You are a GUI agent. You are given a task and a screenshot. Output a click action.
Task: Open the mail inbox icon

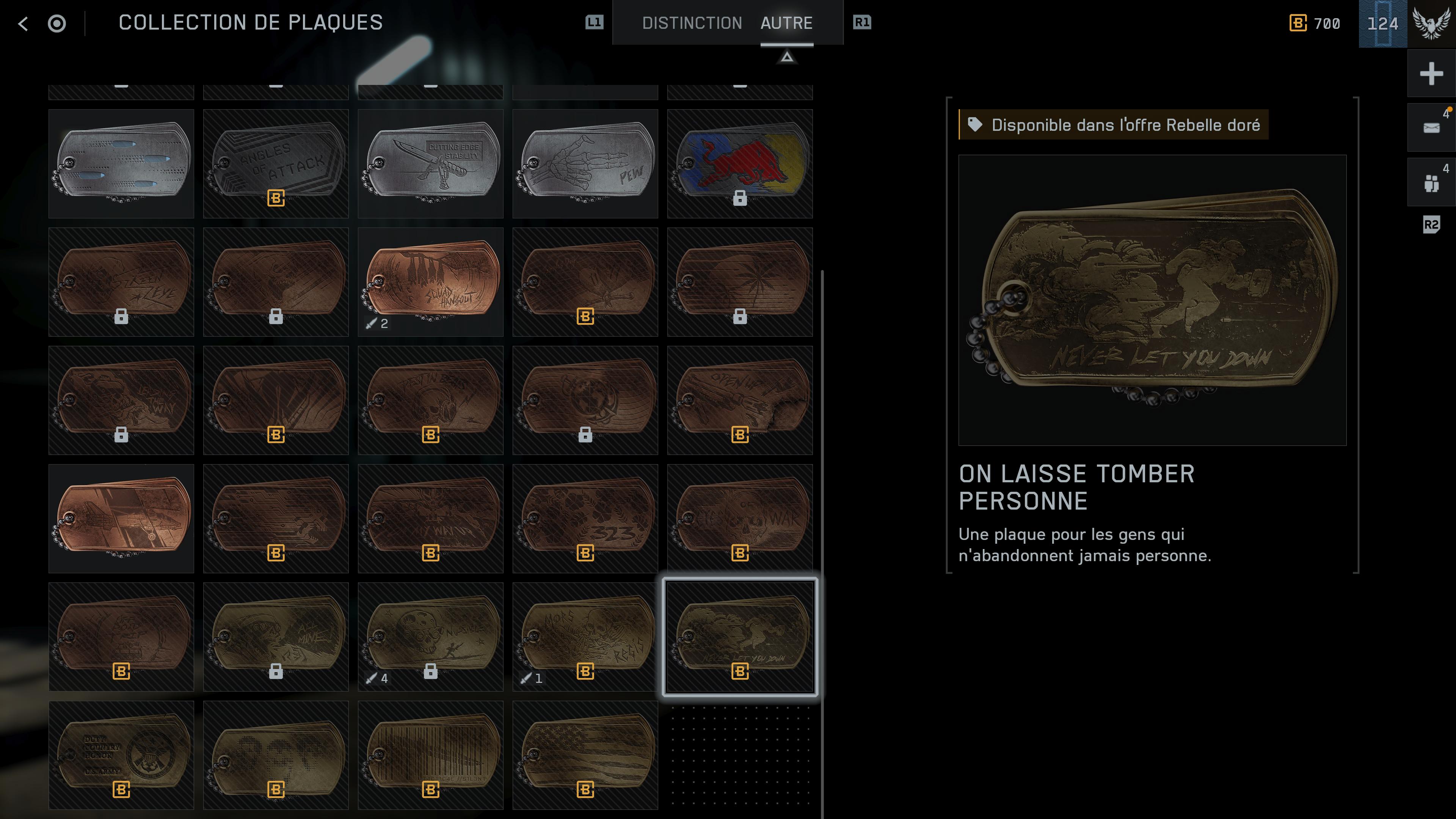(1431, 128)
